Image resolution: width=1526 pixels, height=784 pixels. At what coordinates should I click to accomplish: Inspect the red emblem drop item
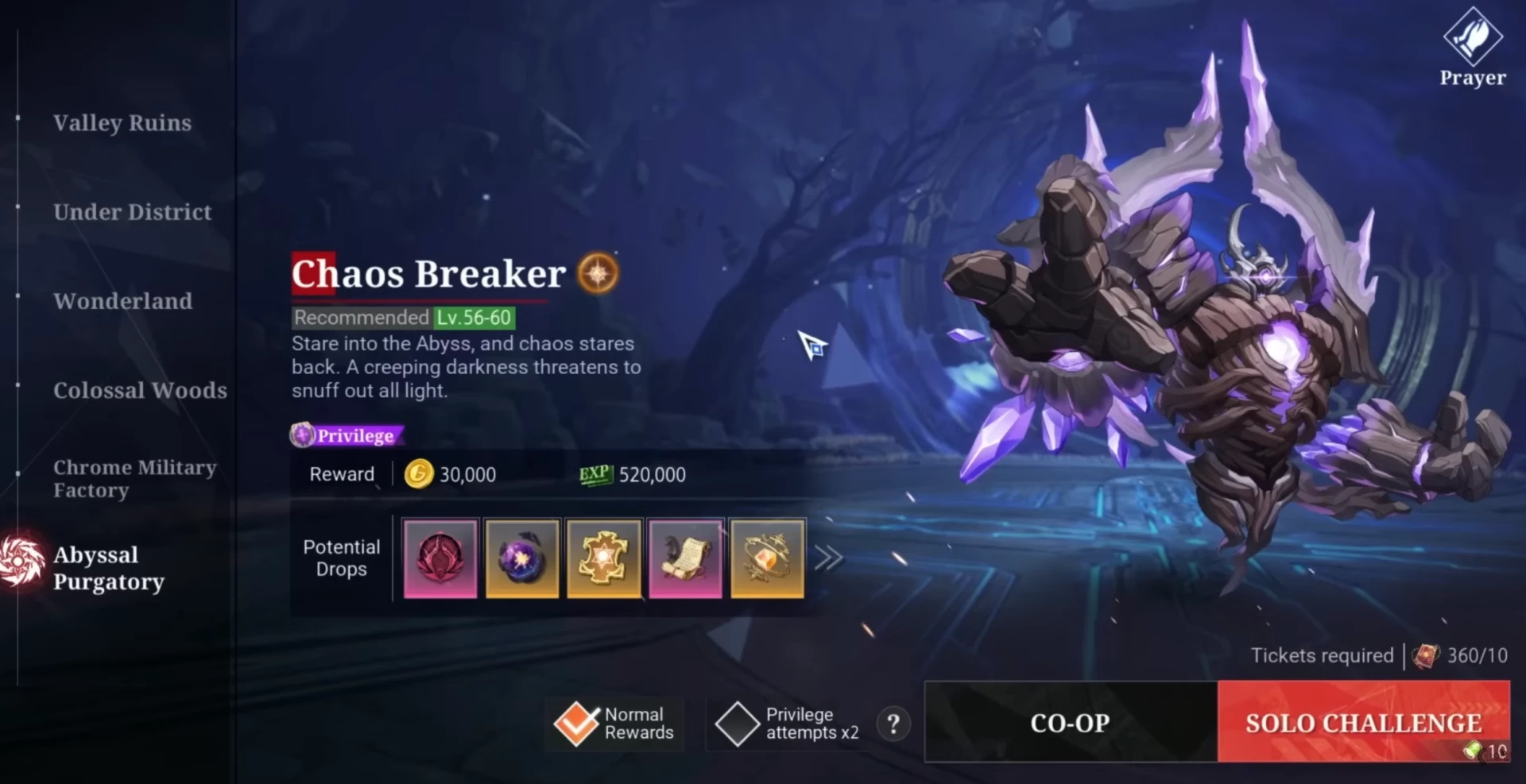coord(440,558)
